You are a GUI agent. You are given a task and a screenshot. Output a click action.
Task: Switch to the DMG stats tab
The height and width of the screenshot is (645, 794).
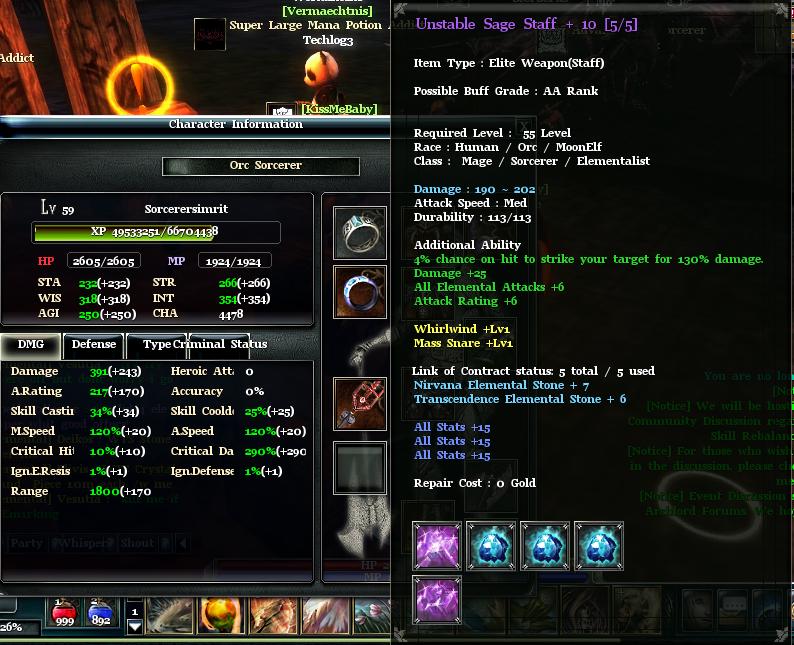click(32, 344)
